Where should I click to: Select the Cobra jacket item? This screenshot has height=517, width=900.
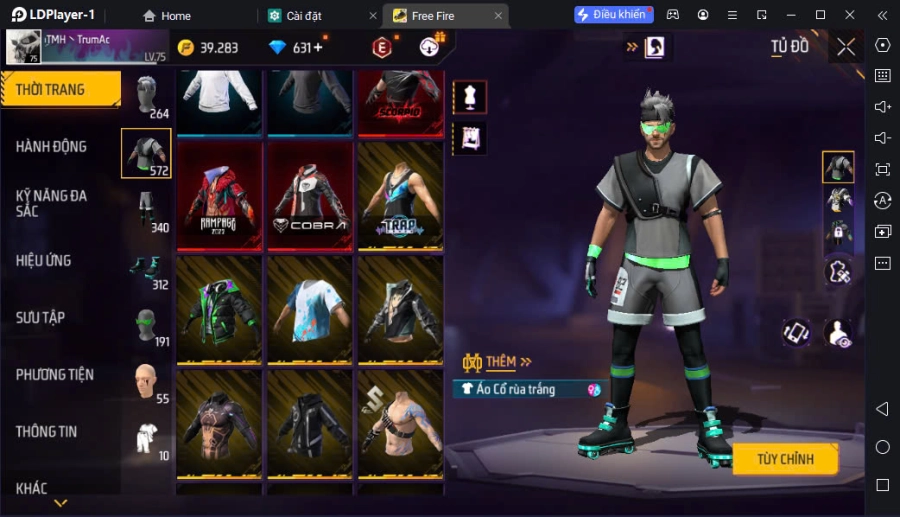click(x=310, y=195)
